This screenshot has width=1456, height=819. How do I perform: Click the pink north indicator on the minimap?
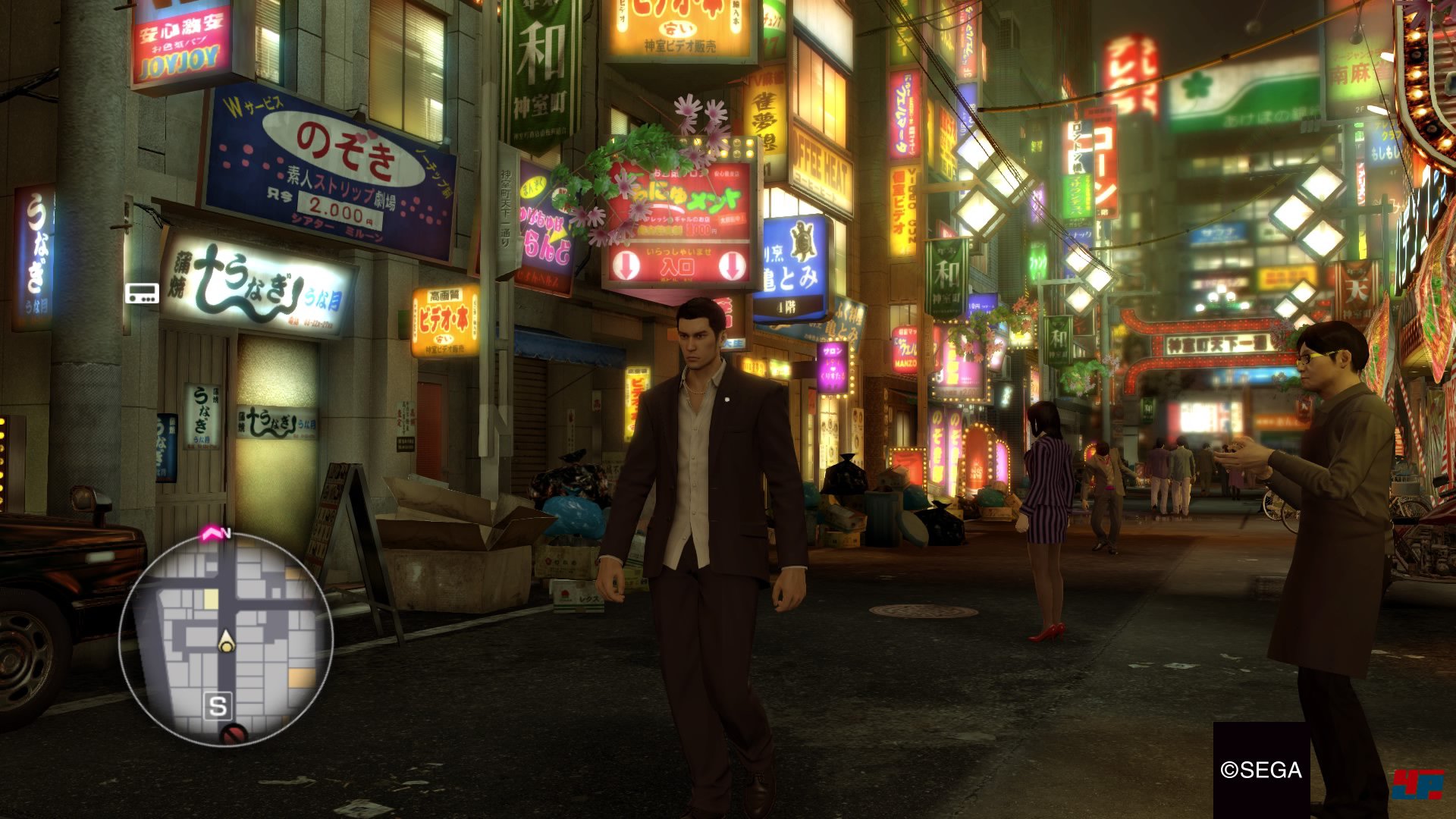point(212,534)
